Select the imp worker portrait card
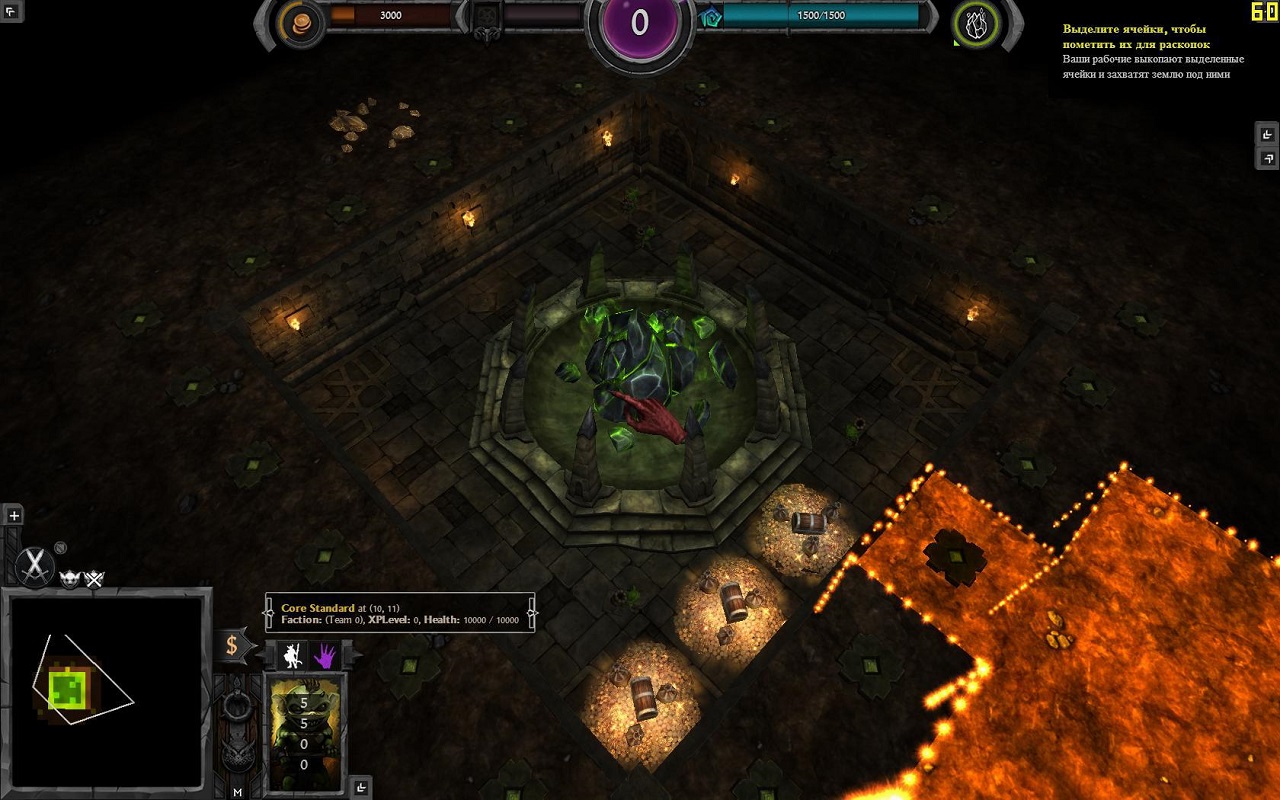The image size is (1280, 800). click(x=305, y=732)
